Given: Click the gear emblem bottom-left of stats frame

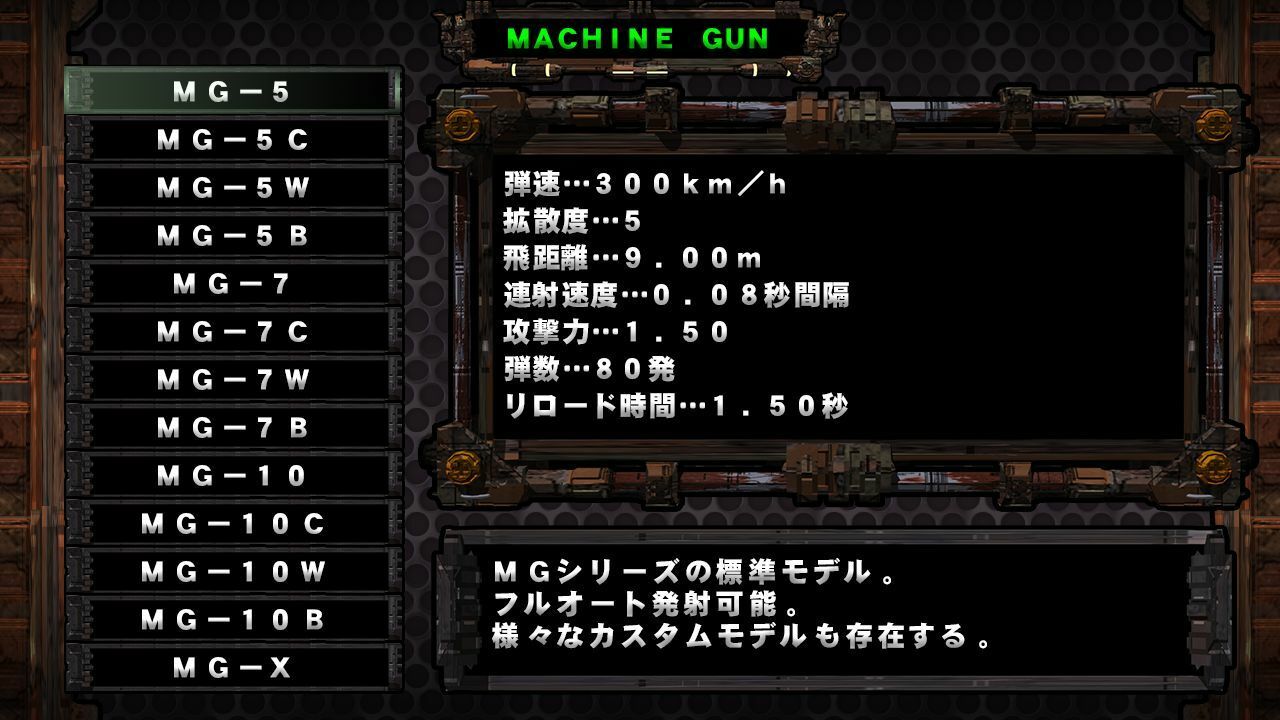Looking at the screenshot, I should click(x=461, y=466).
